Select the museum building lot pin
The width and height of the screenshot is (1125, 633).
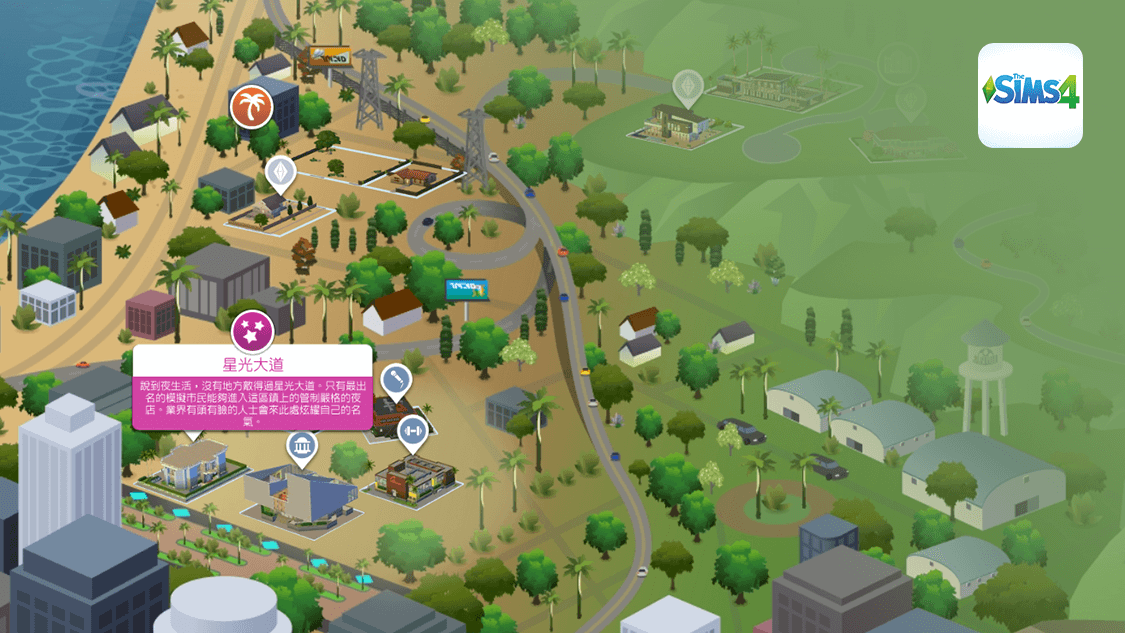pos(302,447)
